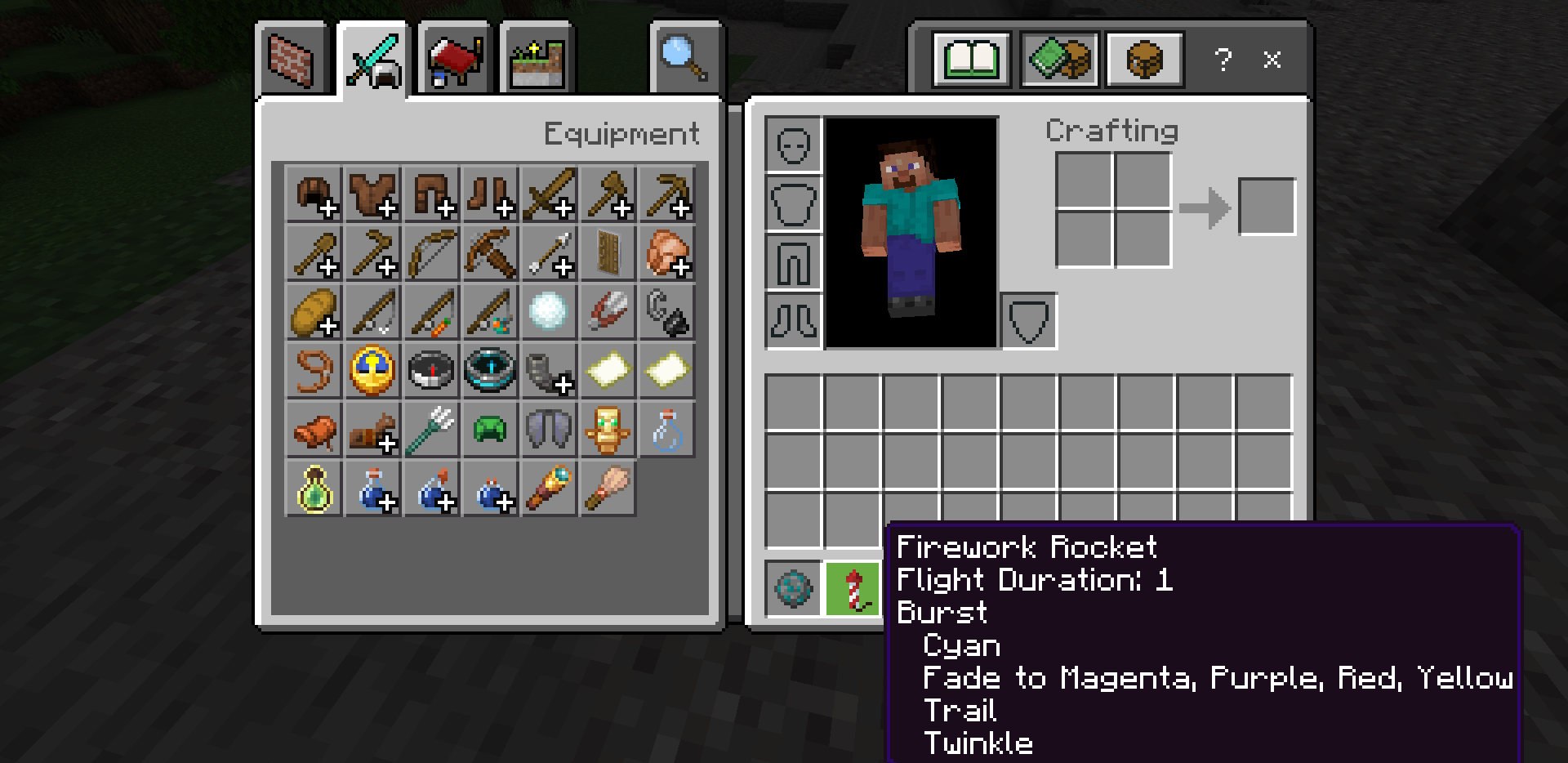The height and width of the screenshot is (763, 1568).
Task: Select the survival inventory chest button
Action: point(1144,60)
